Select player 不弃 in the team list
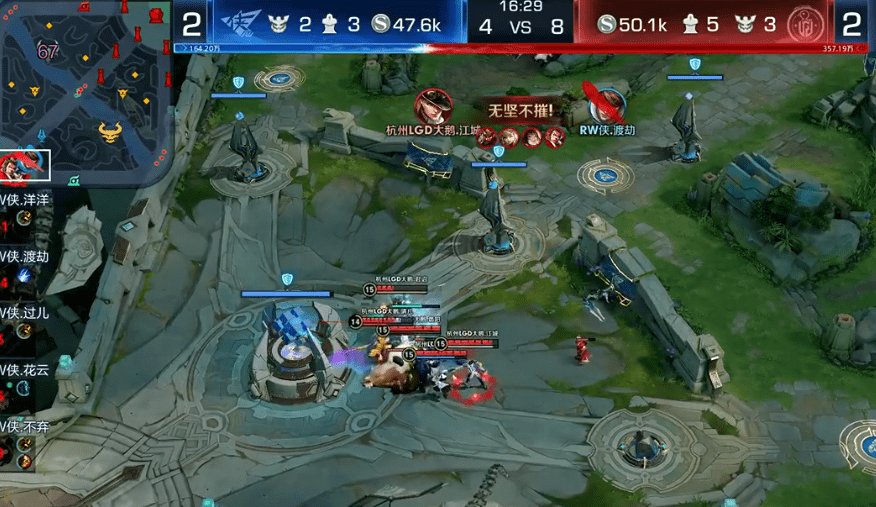876x507 pixels. (27, 424)
